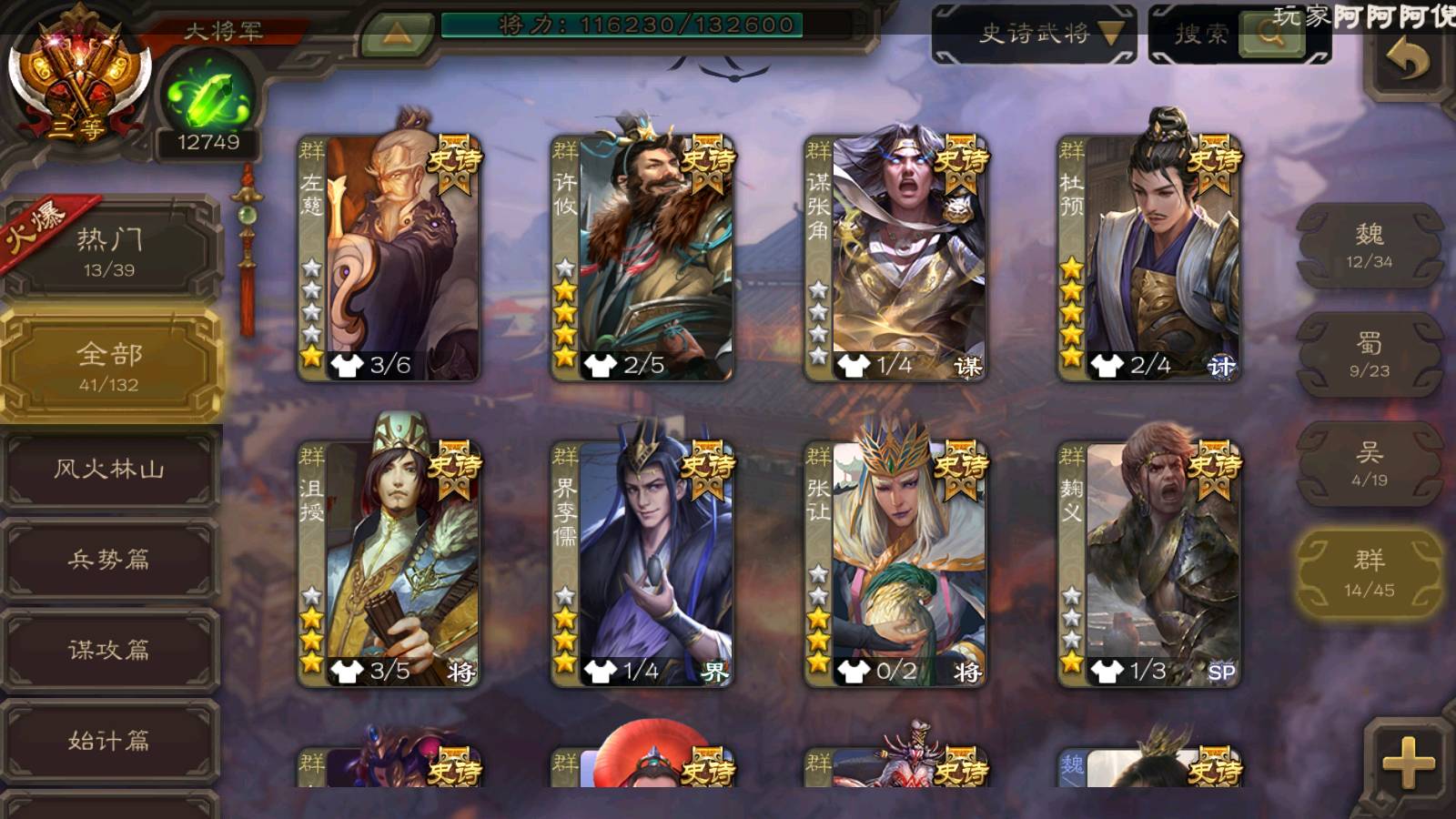1456x819 pixels.
Task: Switch to the 始计篇 category
Action: (110, 740)
